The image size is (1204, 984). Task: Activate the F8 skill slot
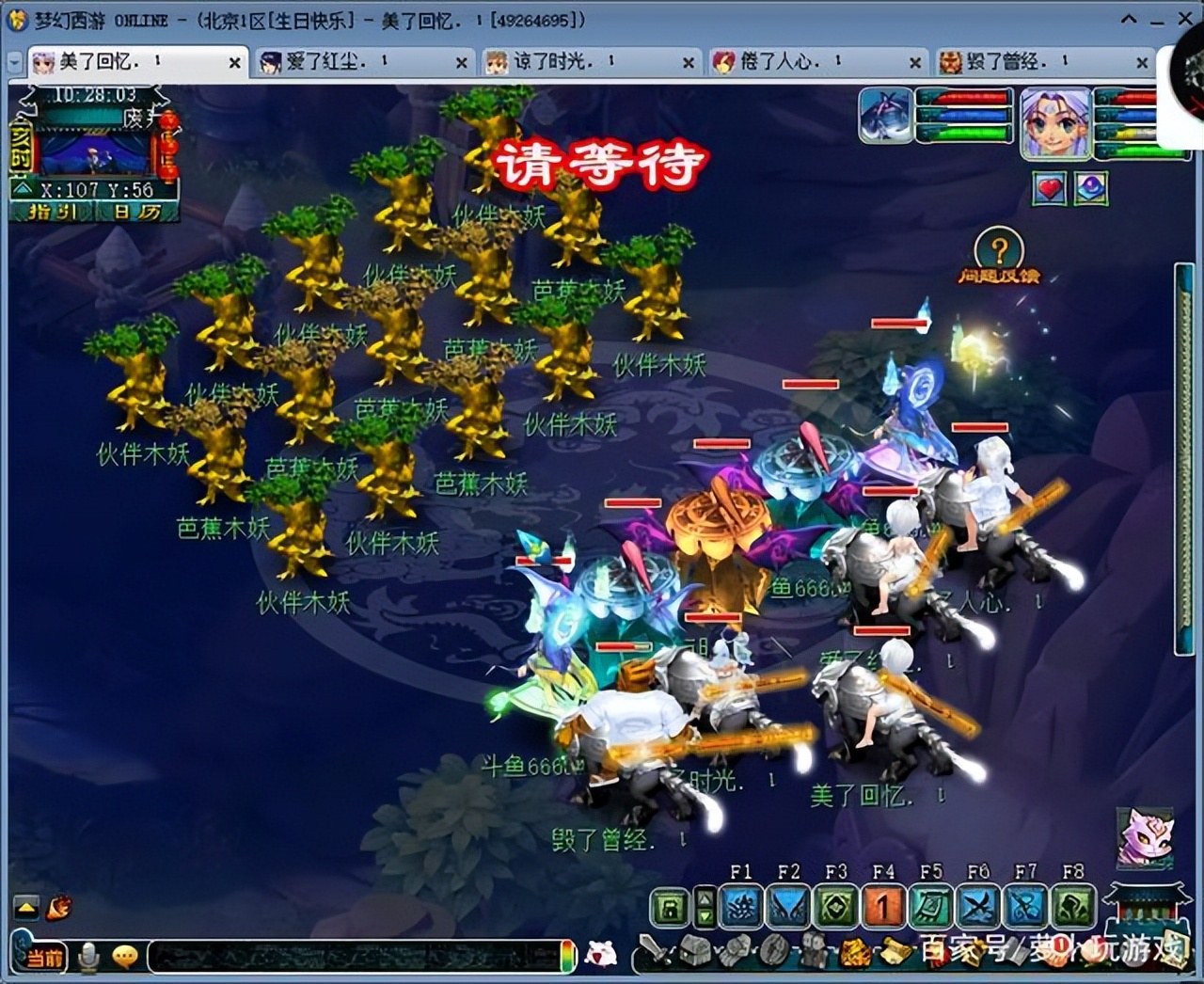tap(1073, 907)
